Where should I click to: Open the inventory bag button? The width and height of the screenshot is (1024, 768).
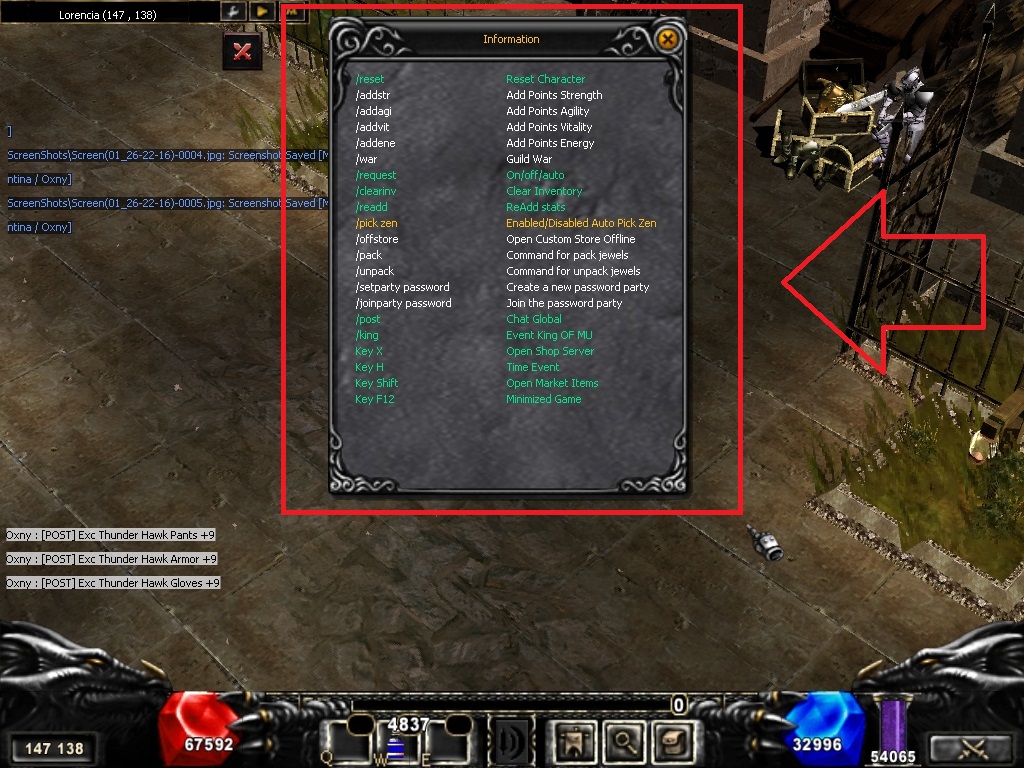coord(672,741)
